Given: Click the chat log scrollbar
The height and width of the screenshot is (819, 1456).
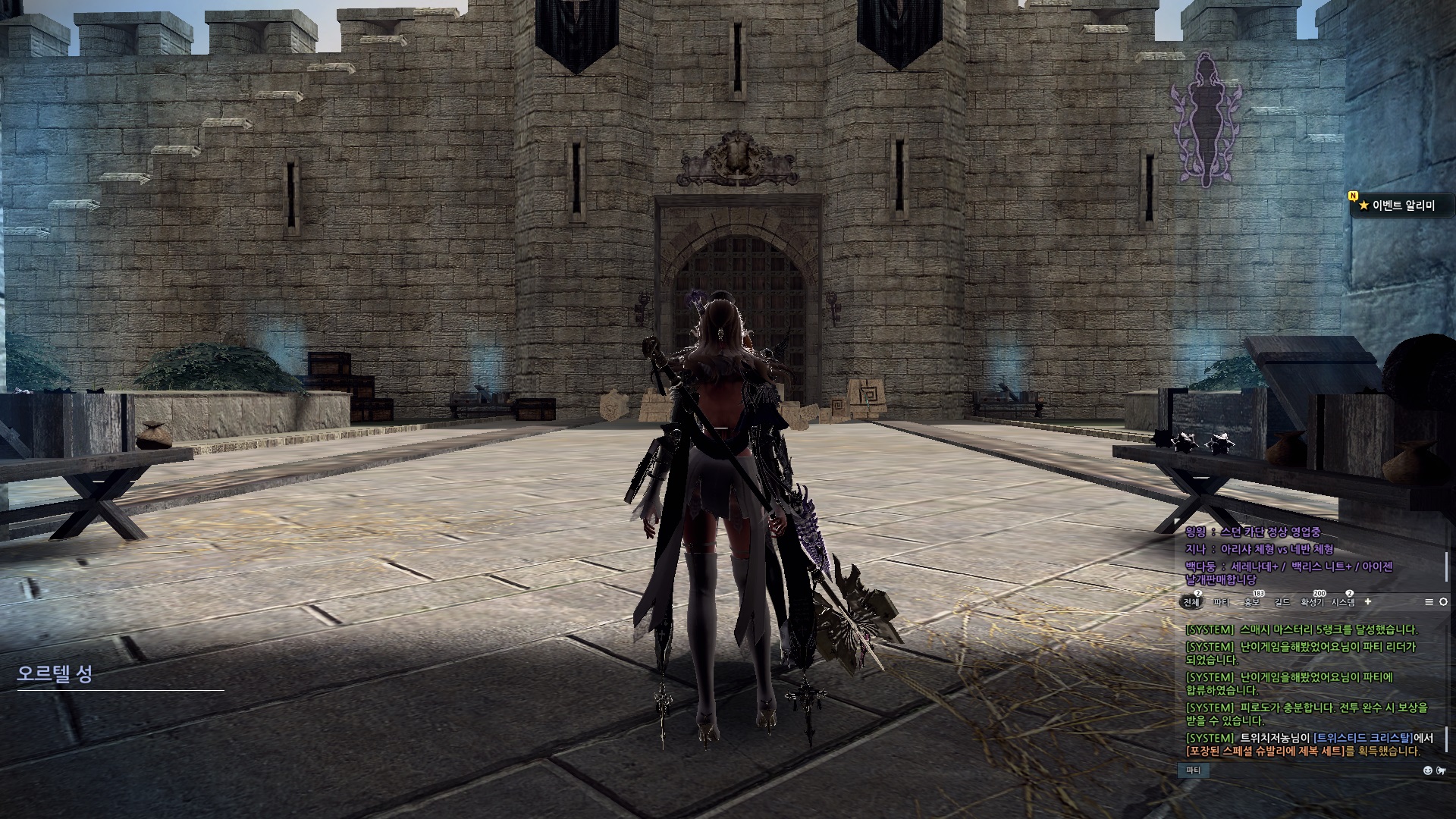Looking at the screenshot, I should [1448, 739].
